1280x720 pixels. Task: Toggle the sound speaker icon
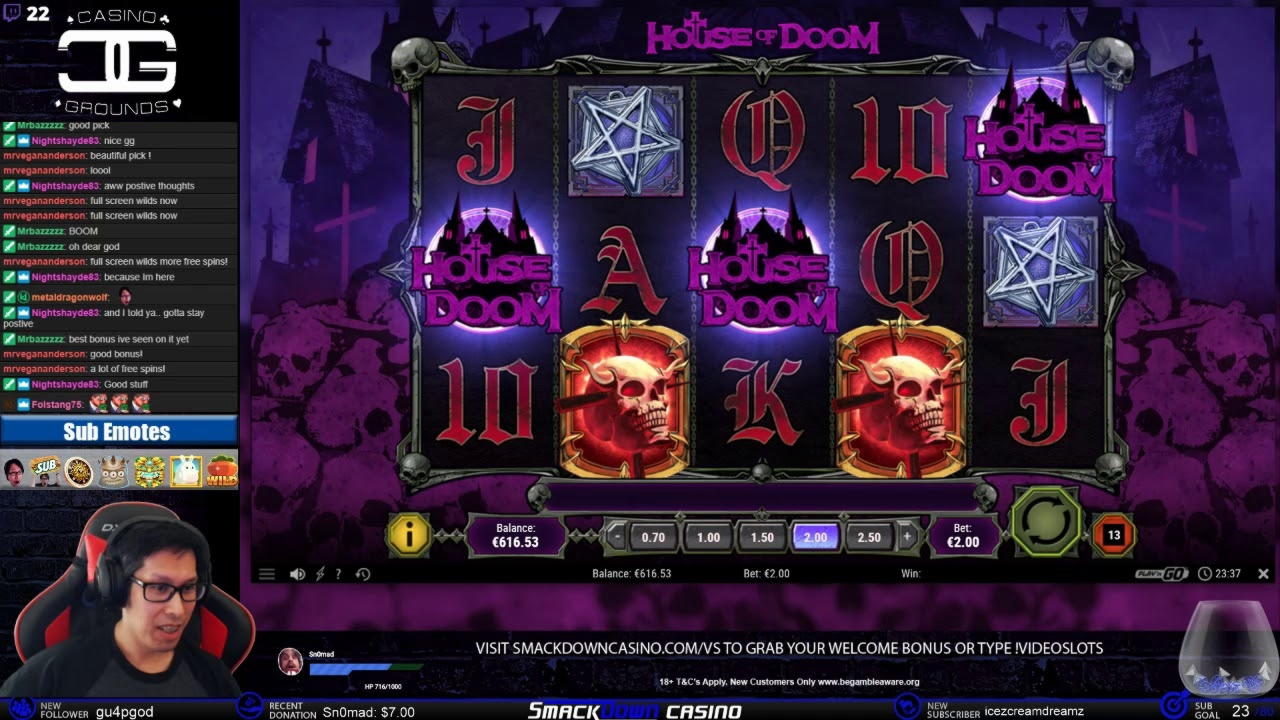pyautogui.click(x=297, y=574)
